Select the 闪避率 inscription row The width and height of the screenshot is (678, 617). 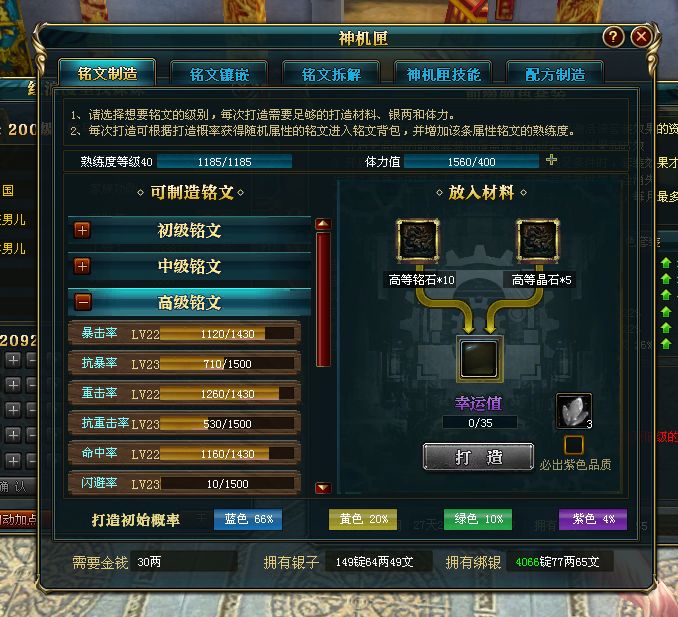[185, 484]
